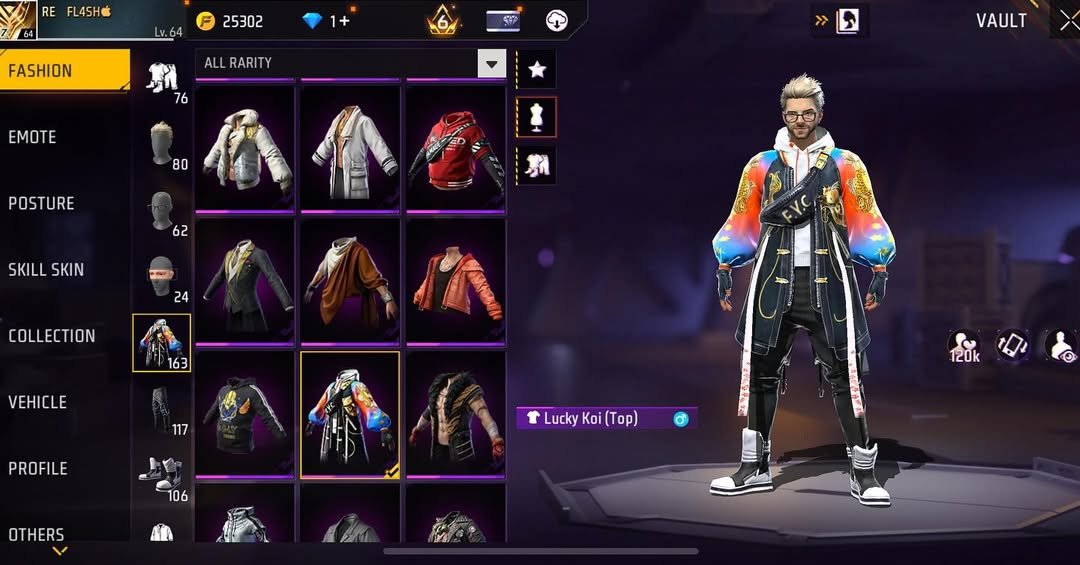1080x565 pixels.
Task: Tap the heart icon showing 120k likes
Action: [x=964, y=346]
